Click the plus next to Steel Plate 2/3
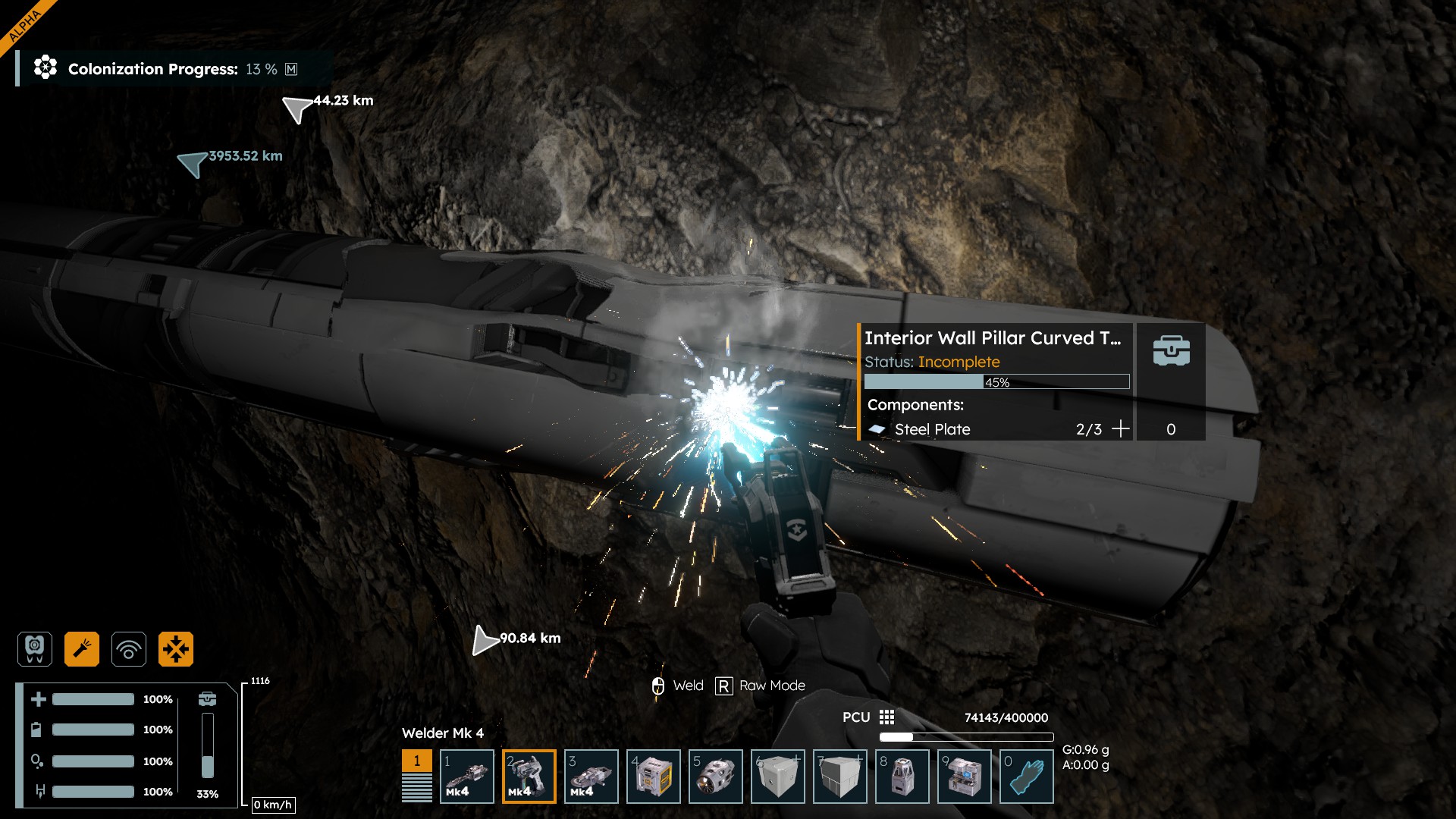 [1120, 429]
